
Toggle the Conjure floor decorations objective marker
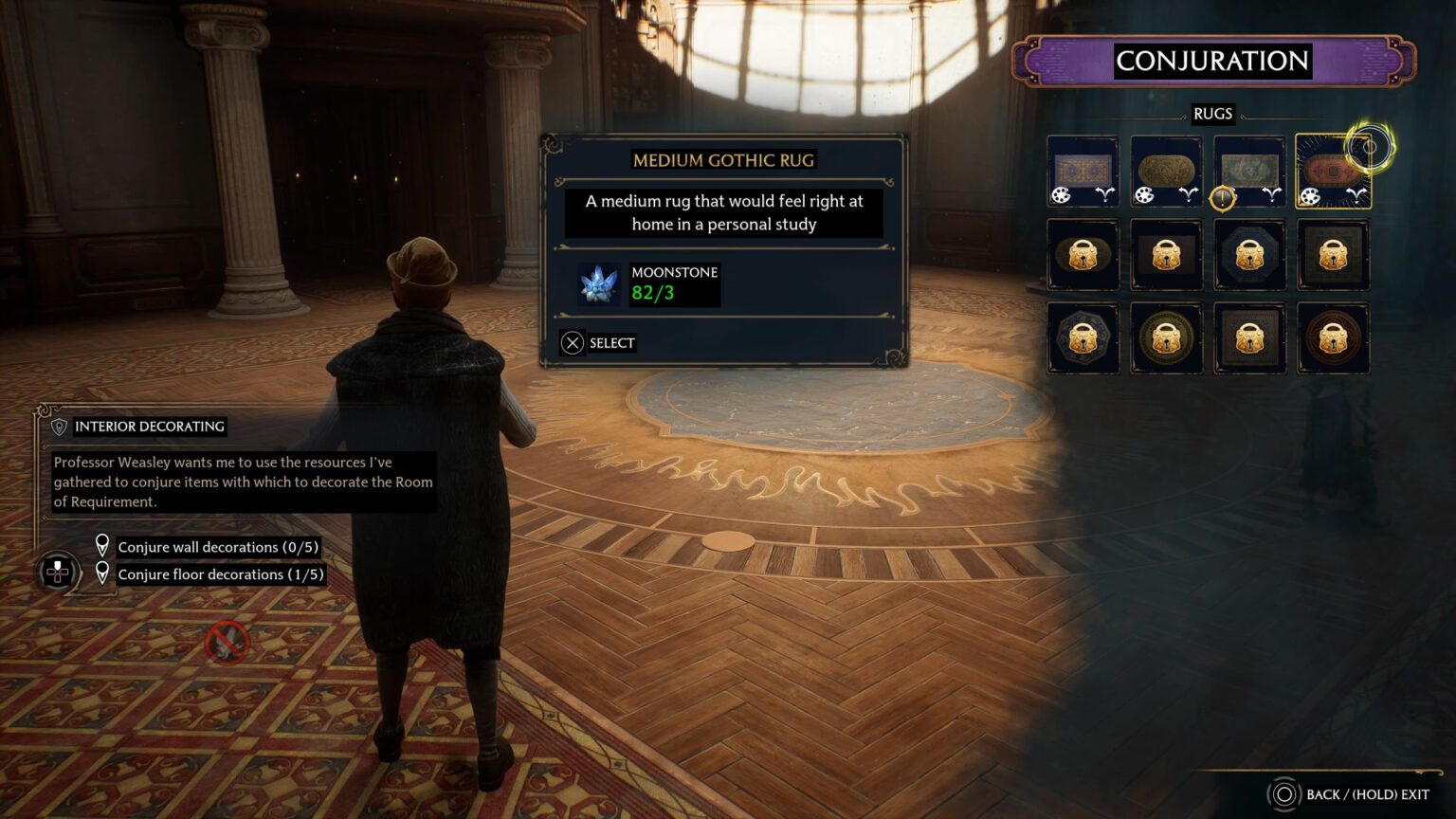(103, 573)
